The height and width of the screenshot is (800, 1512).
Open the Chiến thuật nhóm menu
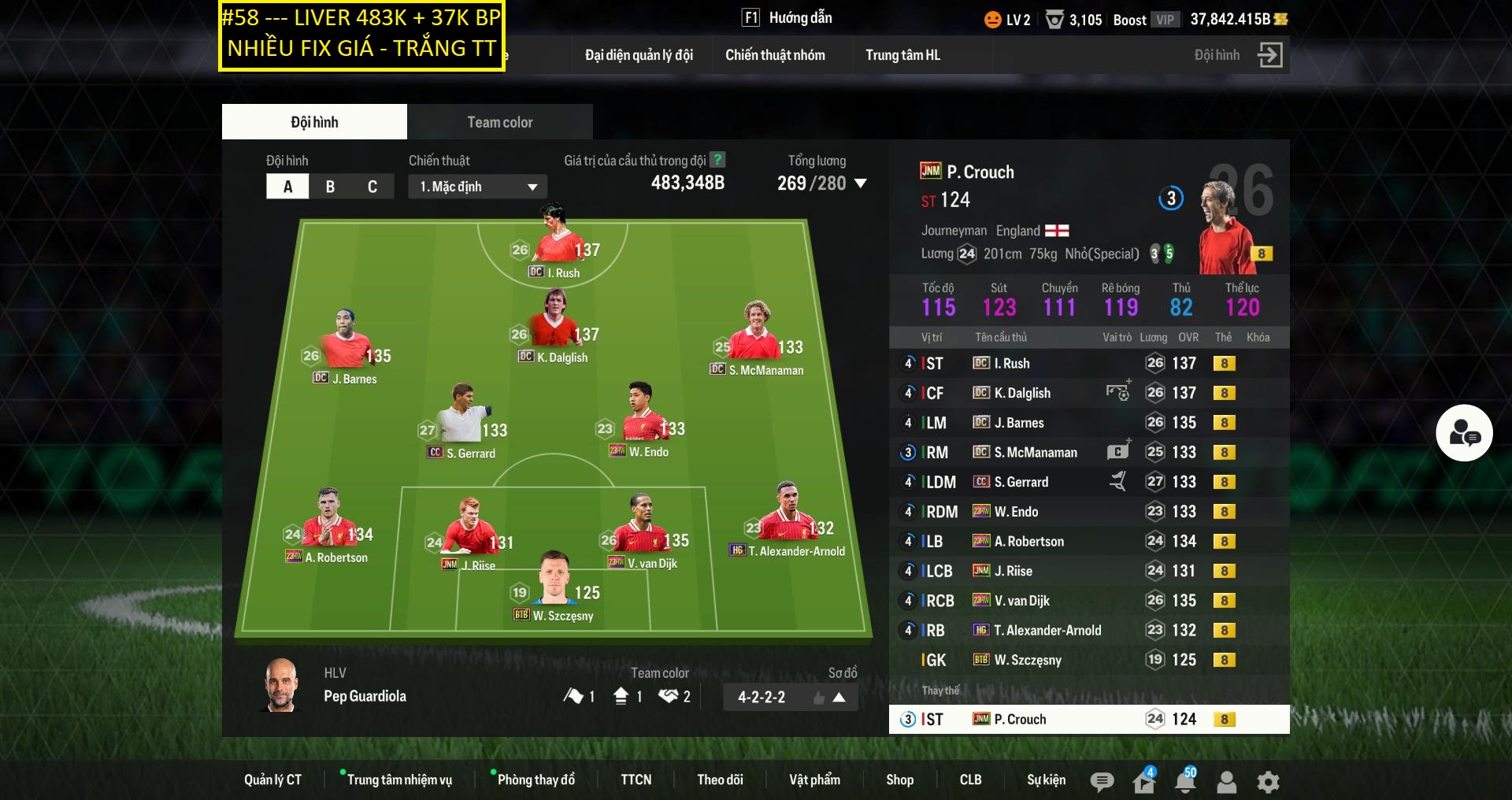[775, 55]
